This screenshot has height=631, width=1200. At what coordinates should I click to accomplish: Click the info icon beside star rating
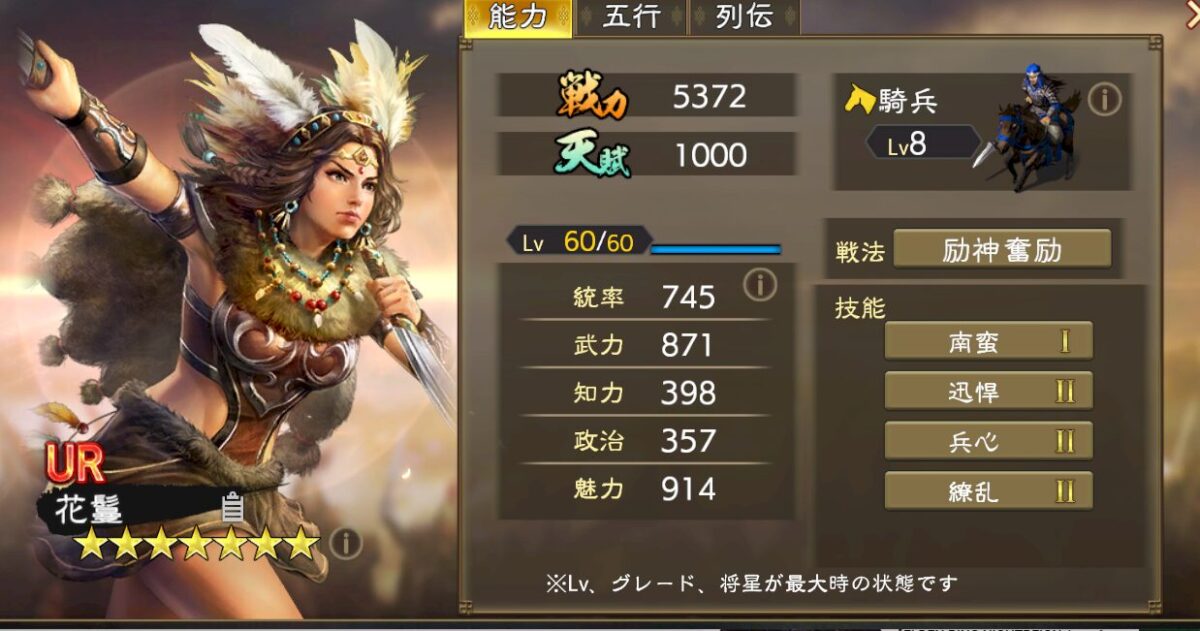click(x=346, y=543)
